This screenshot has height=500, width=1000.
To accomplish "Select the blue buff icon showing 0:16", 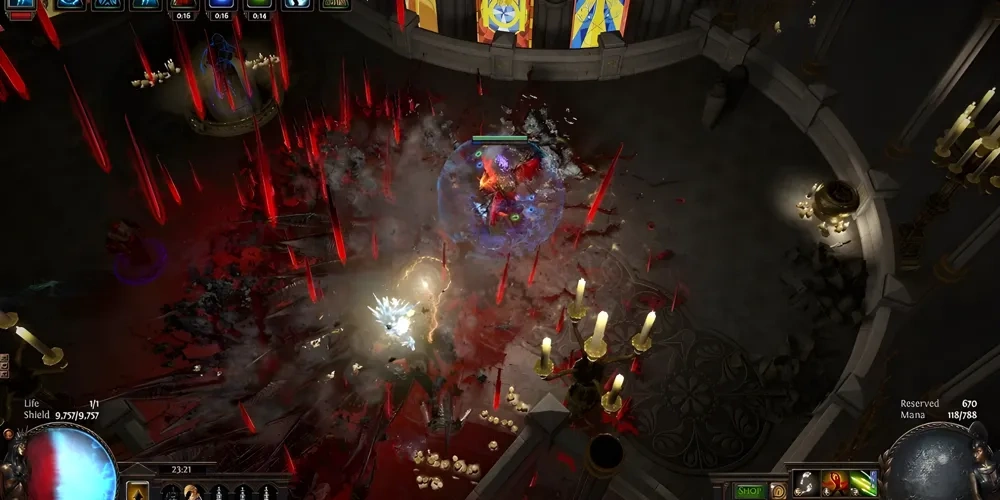I will tap(220, 5).
